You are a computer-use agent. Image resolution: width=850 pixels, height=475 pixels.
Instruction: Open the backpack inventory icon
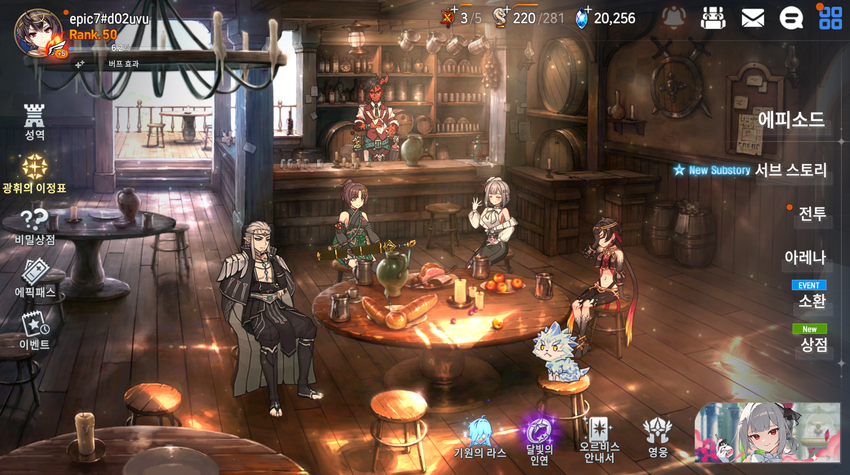coord(713,17)
